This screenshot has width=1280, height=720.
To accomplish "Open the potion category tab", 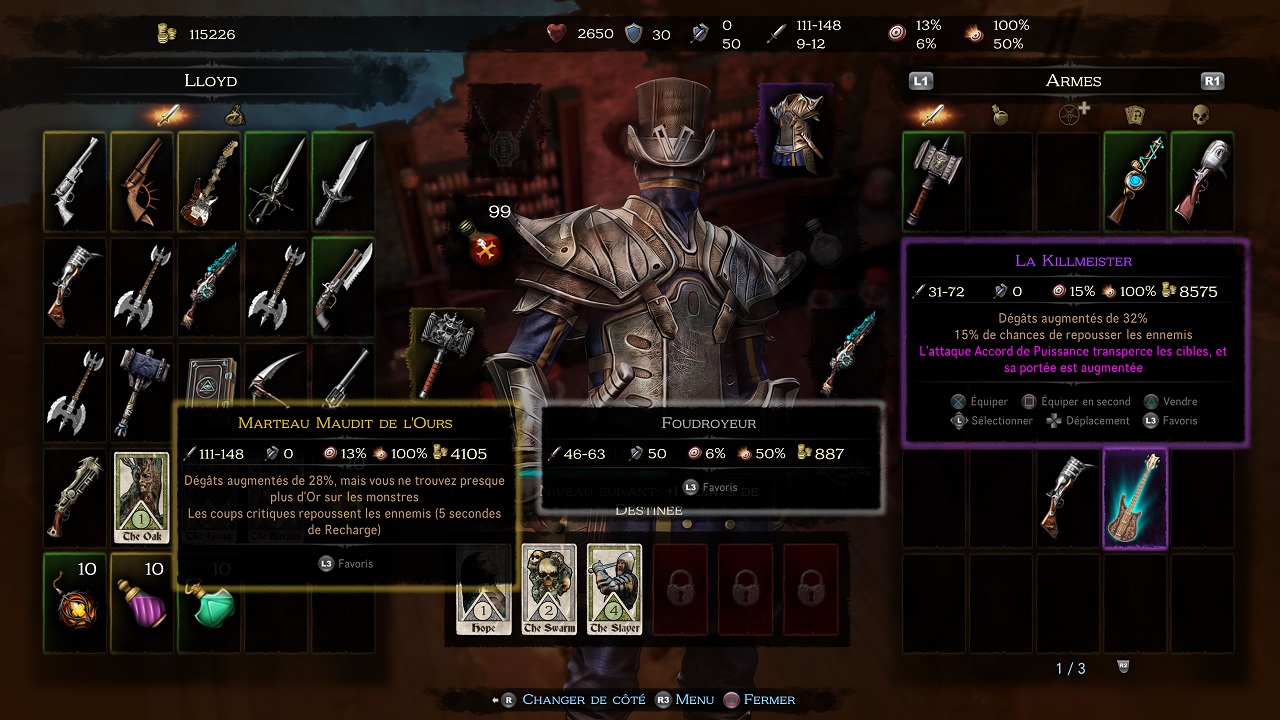I will 1000,115.
